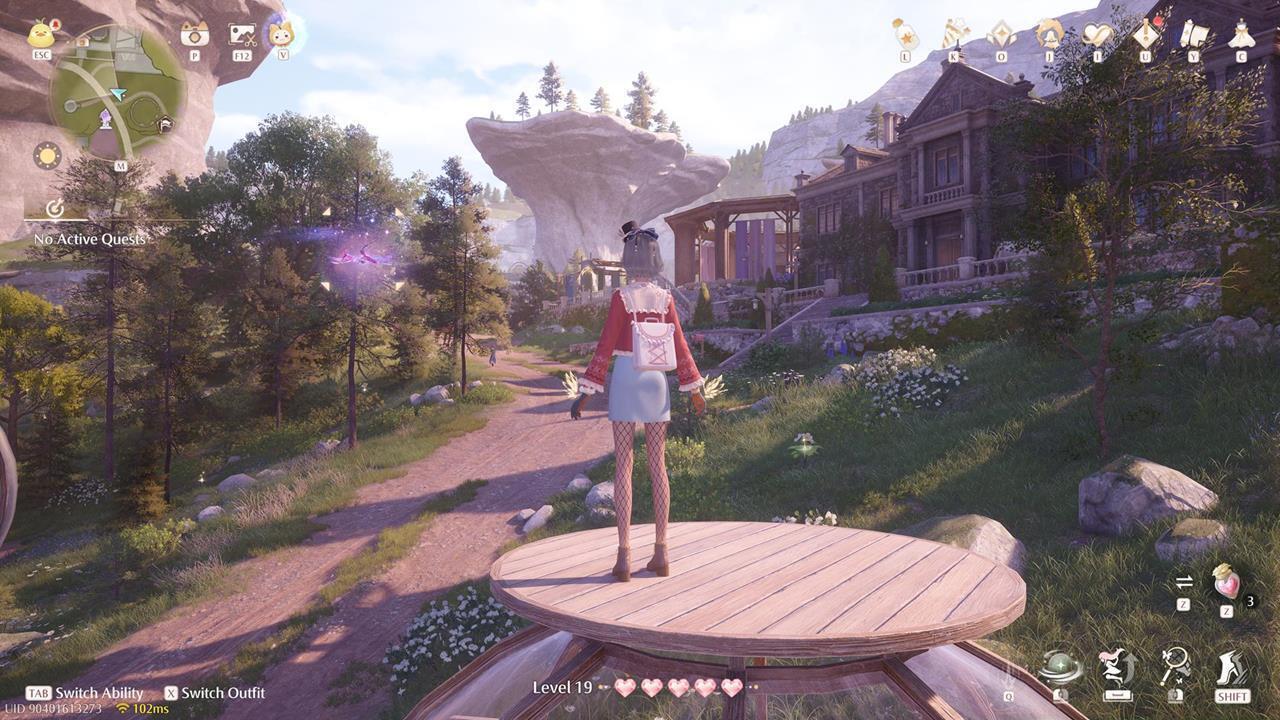Activate the high-heel sprint ability

click(x=1232, y=668)
